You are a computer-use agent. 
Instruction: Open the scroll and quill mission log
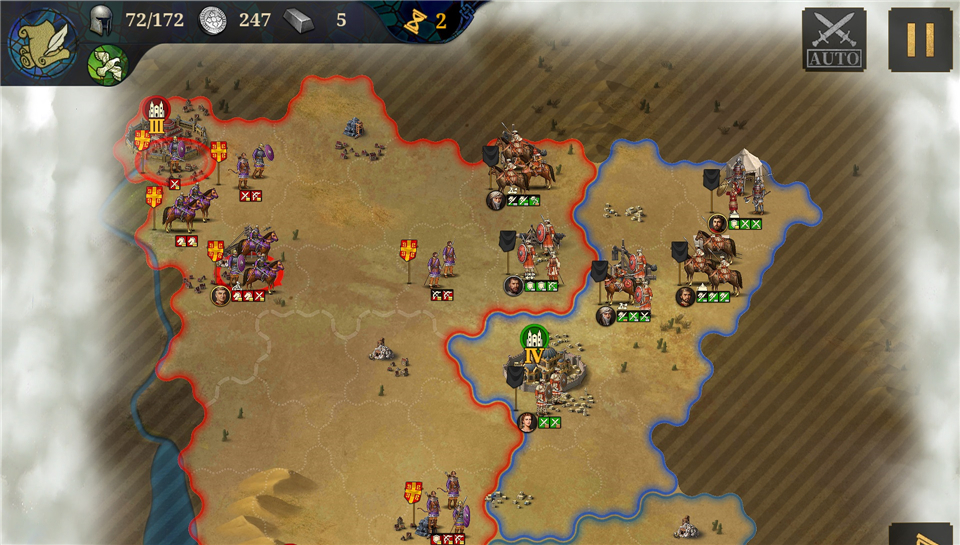[43, 43]
